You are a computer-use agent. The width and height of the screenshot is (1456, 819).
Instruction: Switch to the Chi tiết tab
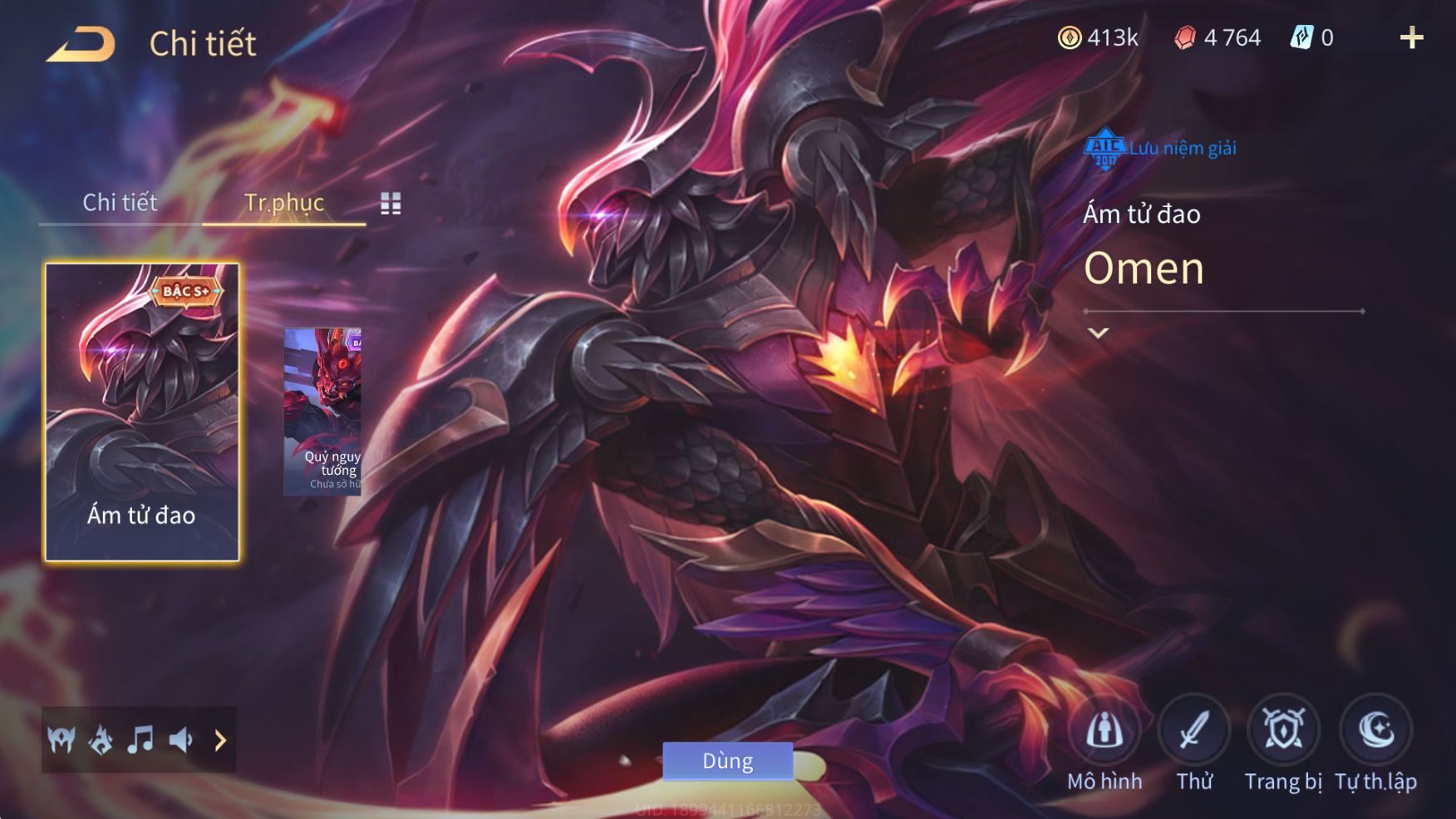(120, 203)
